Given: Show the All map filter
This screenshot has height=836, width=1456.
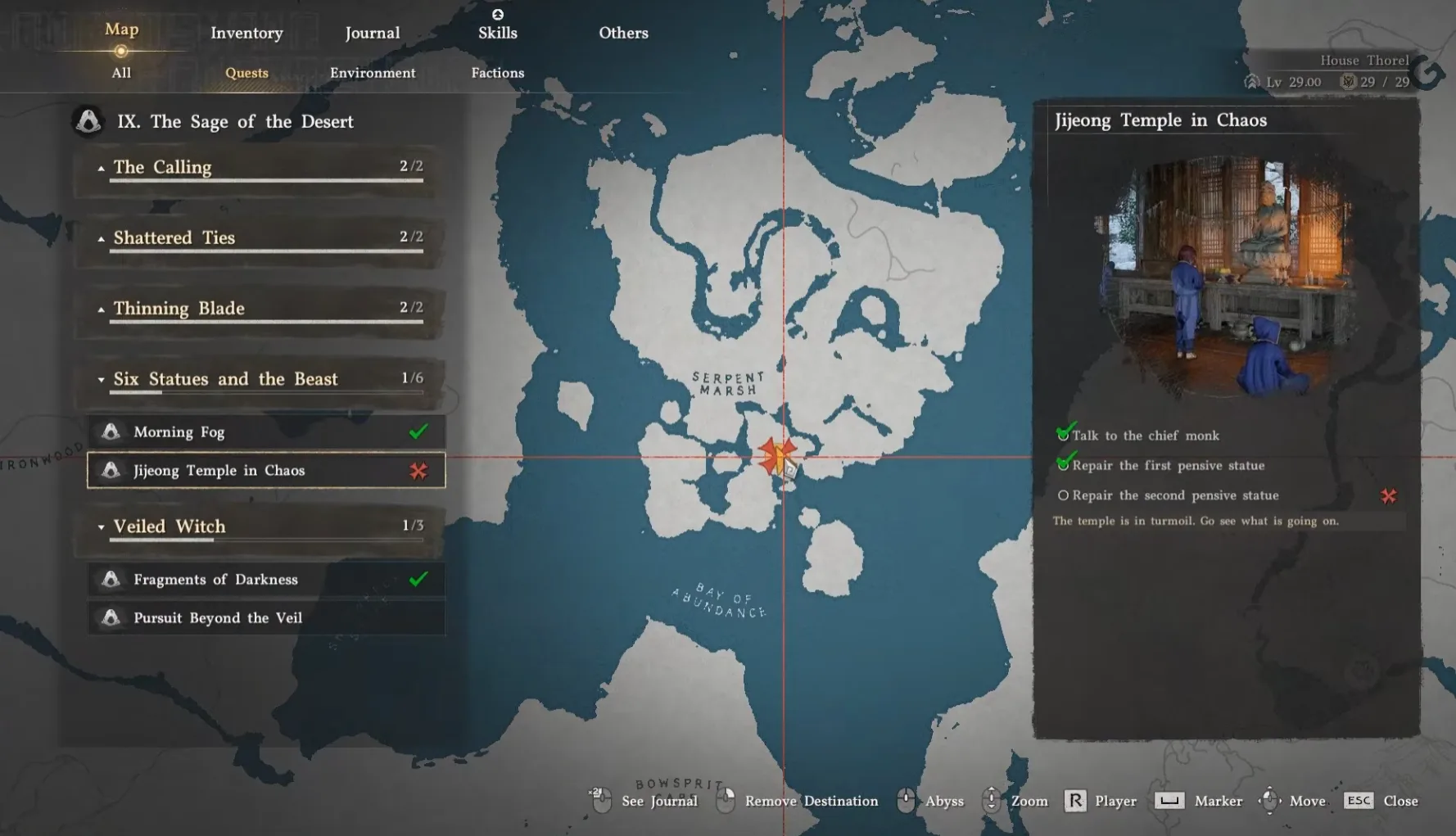Looking at the screenshot, I should (x=121, y=73).
